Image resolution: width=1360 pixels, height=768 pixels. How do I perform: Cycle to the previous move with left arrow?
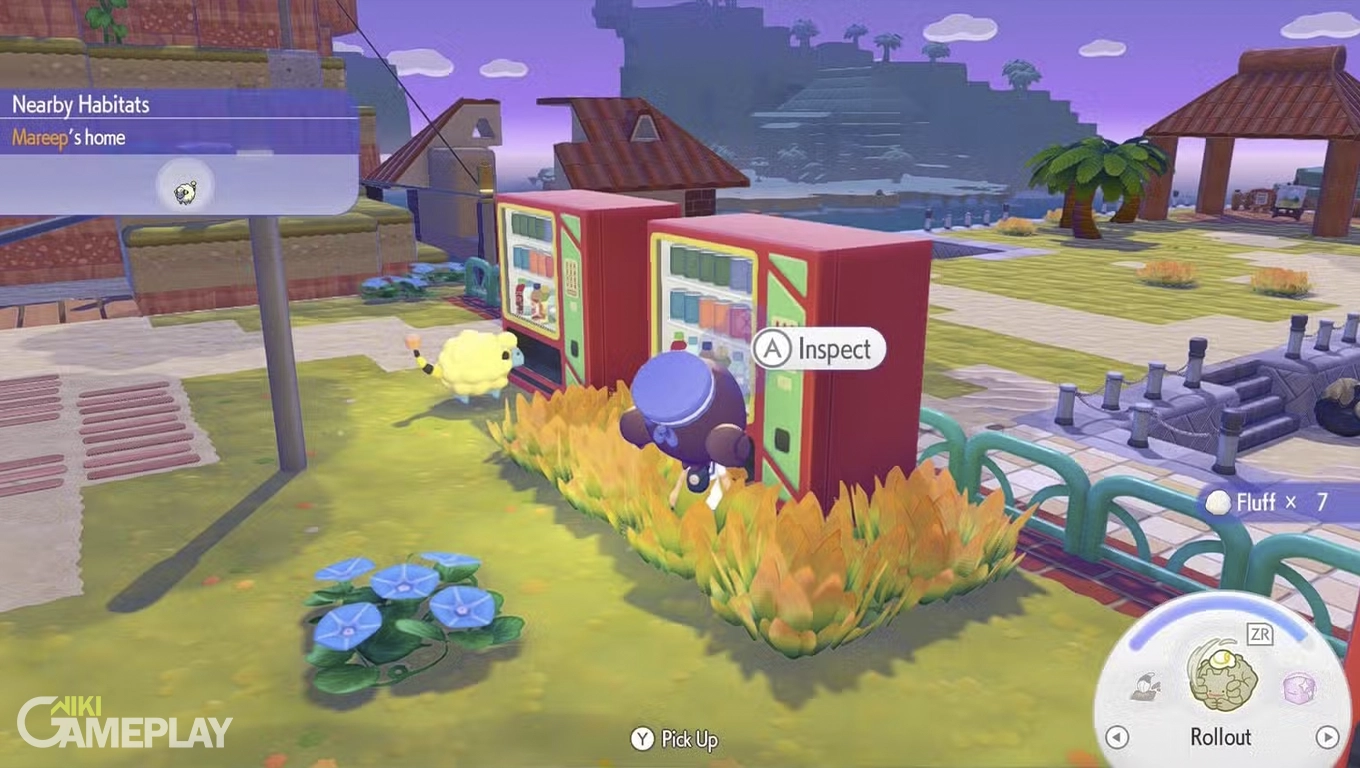click(x=1117, y=738)
